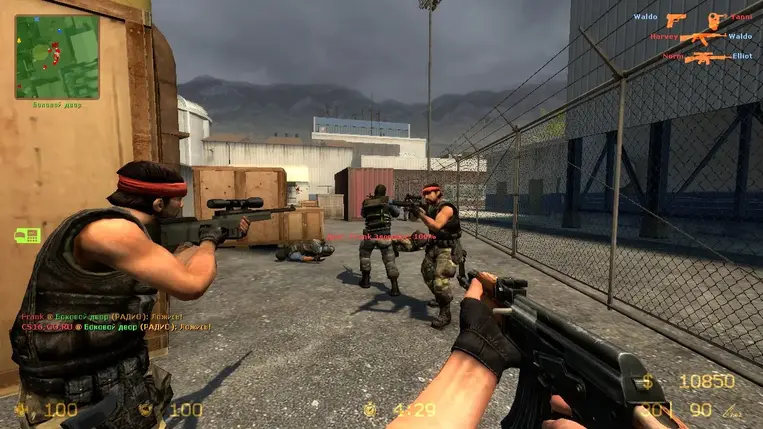Click the radar minimap

pos(56,56)
